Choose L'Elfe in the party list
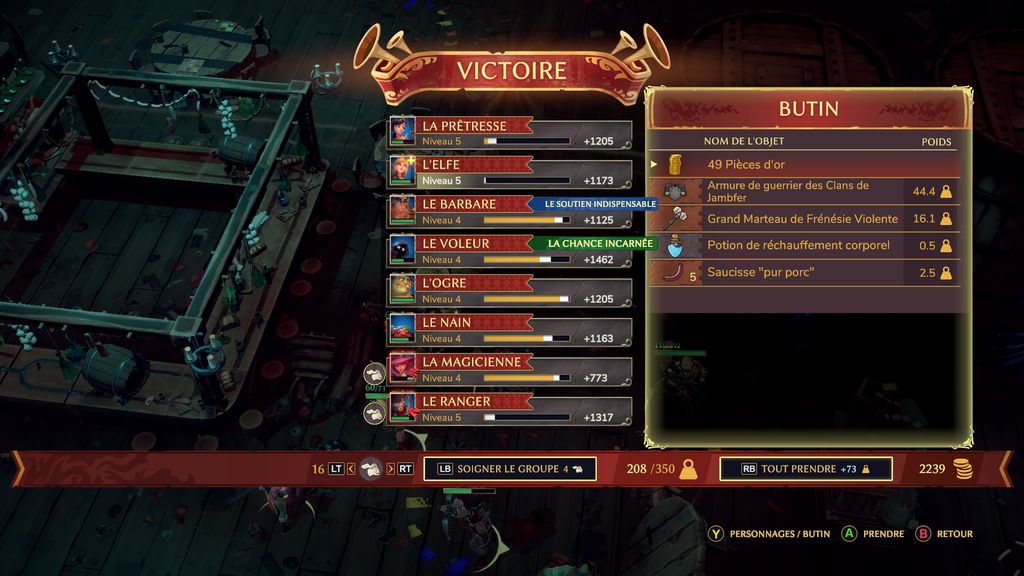The height and width of the screenshot is (576, 1024). pos(510,173)
